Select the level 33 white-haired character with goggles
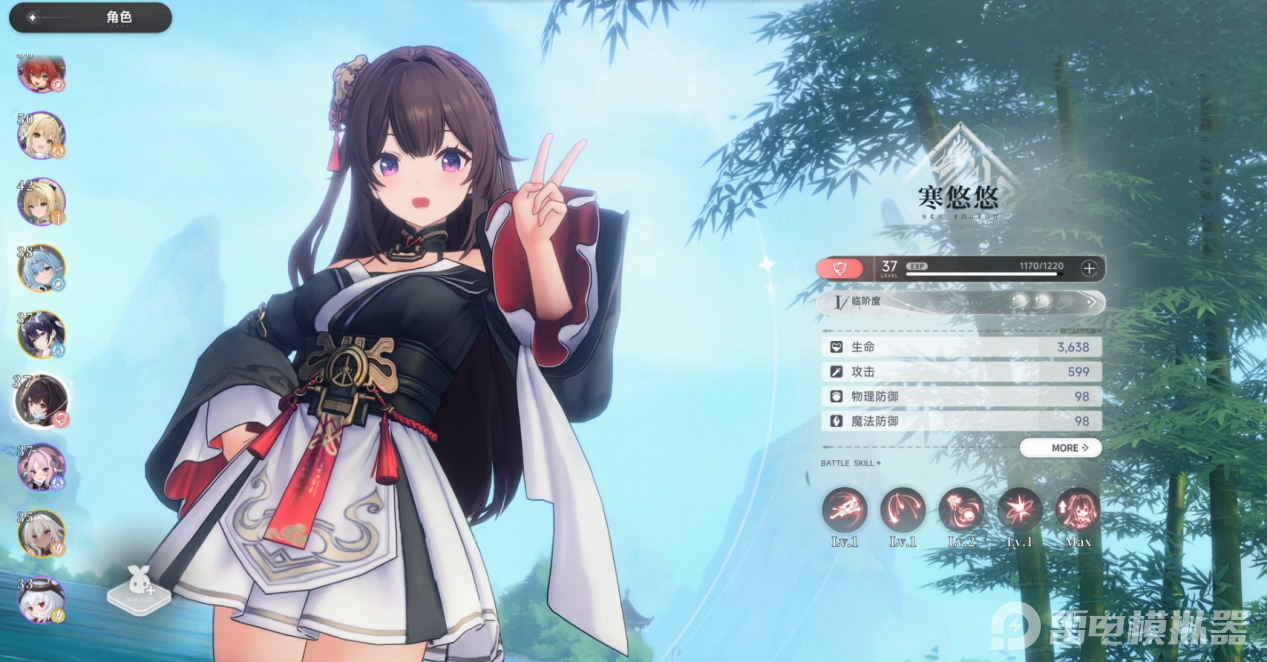Image resolution: width=1267 pixels, height=662 pixels. tap(42, 598)
